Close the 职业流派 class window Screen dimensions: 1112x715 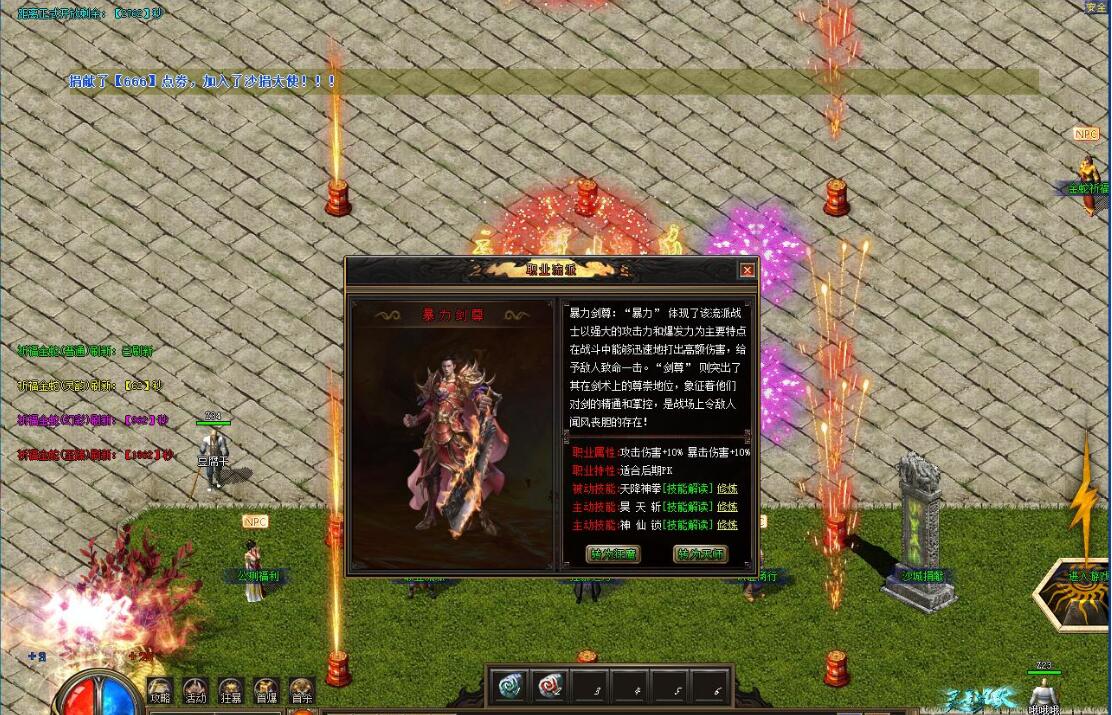click(747, 270)
